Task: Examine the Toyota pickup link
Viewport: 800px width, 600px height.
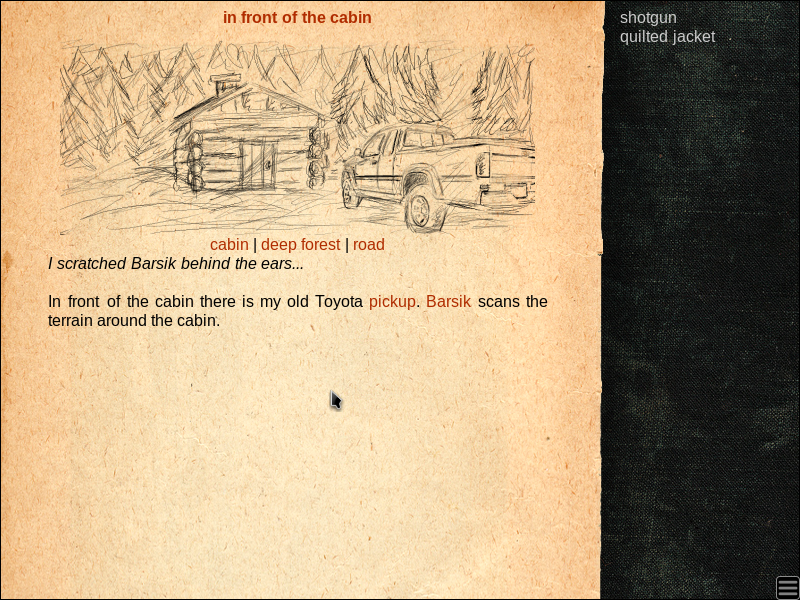Action: [392, 301]
